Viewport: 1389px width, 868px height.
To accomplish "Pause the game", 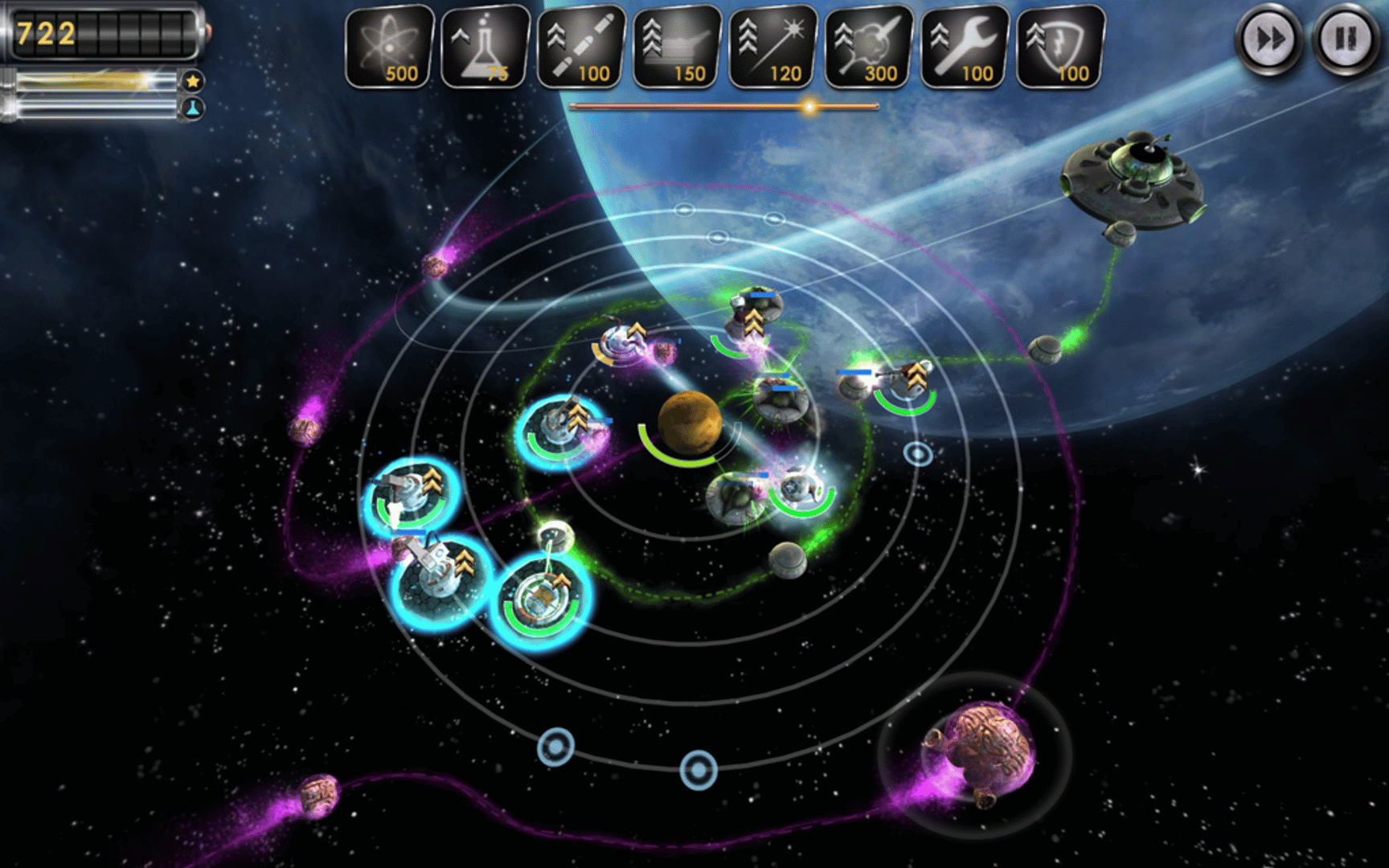I will [x=1345, y=39].
